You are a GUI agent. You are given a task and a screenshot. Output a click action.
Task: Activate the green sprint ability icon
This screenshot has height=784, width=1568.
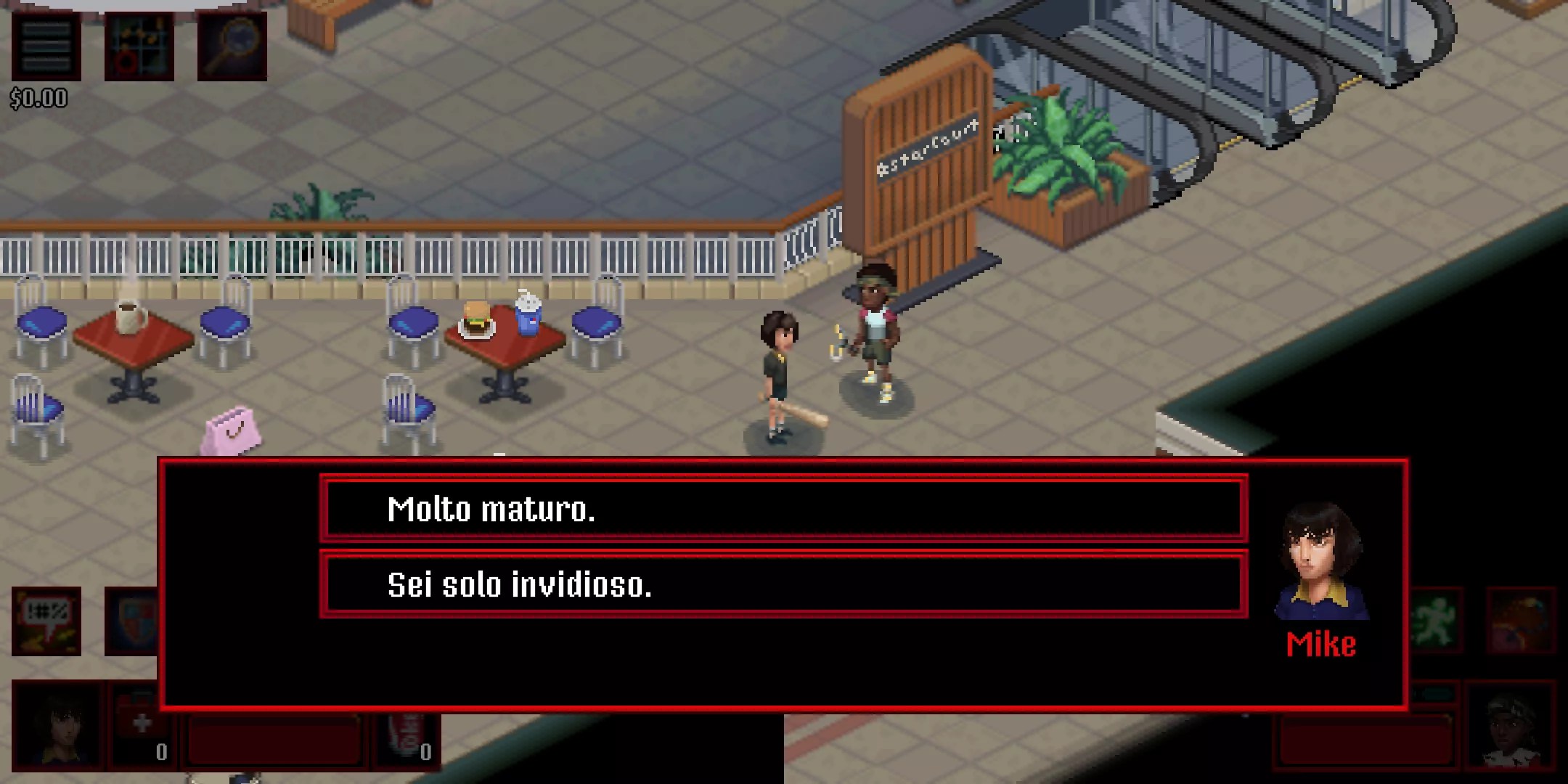click(x=1436, y=618)
